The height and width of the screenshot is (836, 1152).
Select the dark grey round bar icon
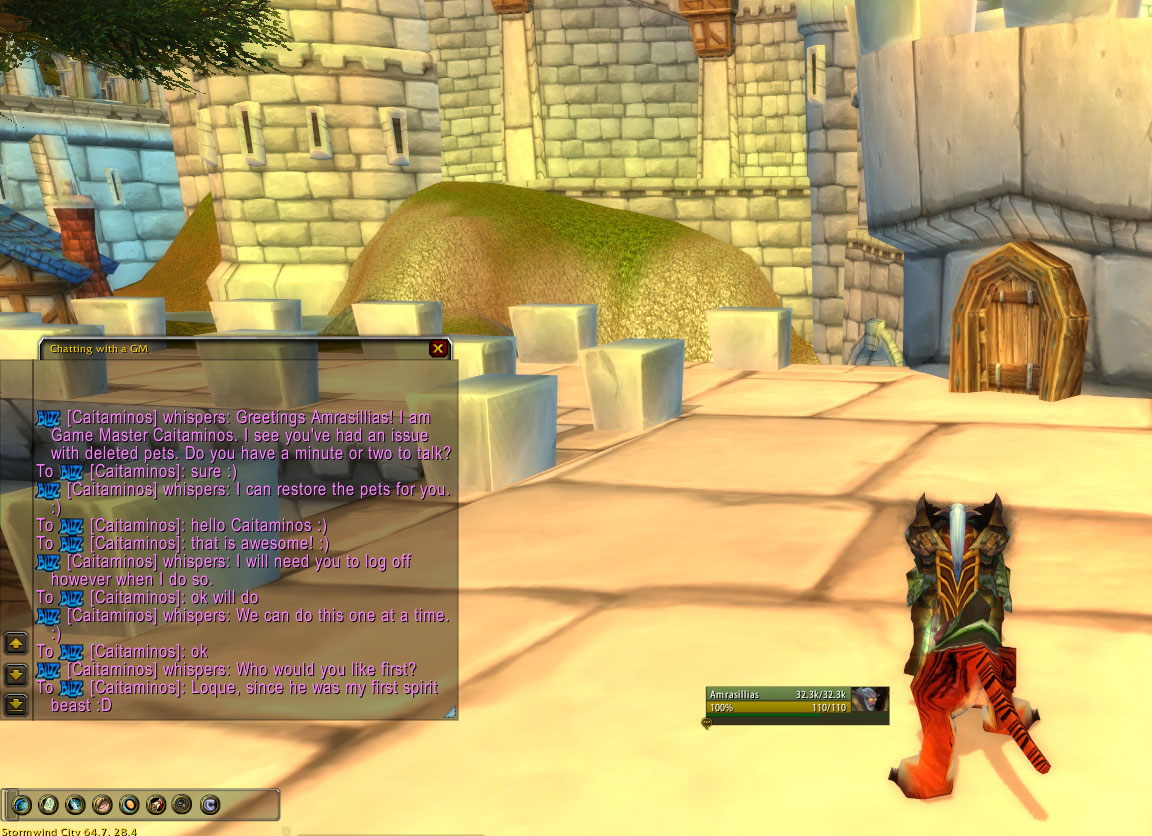(x=183, y=804)
